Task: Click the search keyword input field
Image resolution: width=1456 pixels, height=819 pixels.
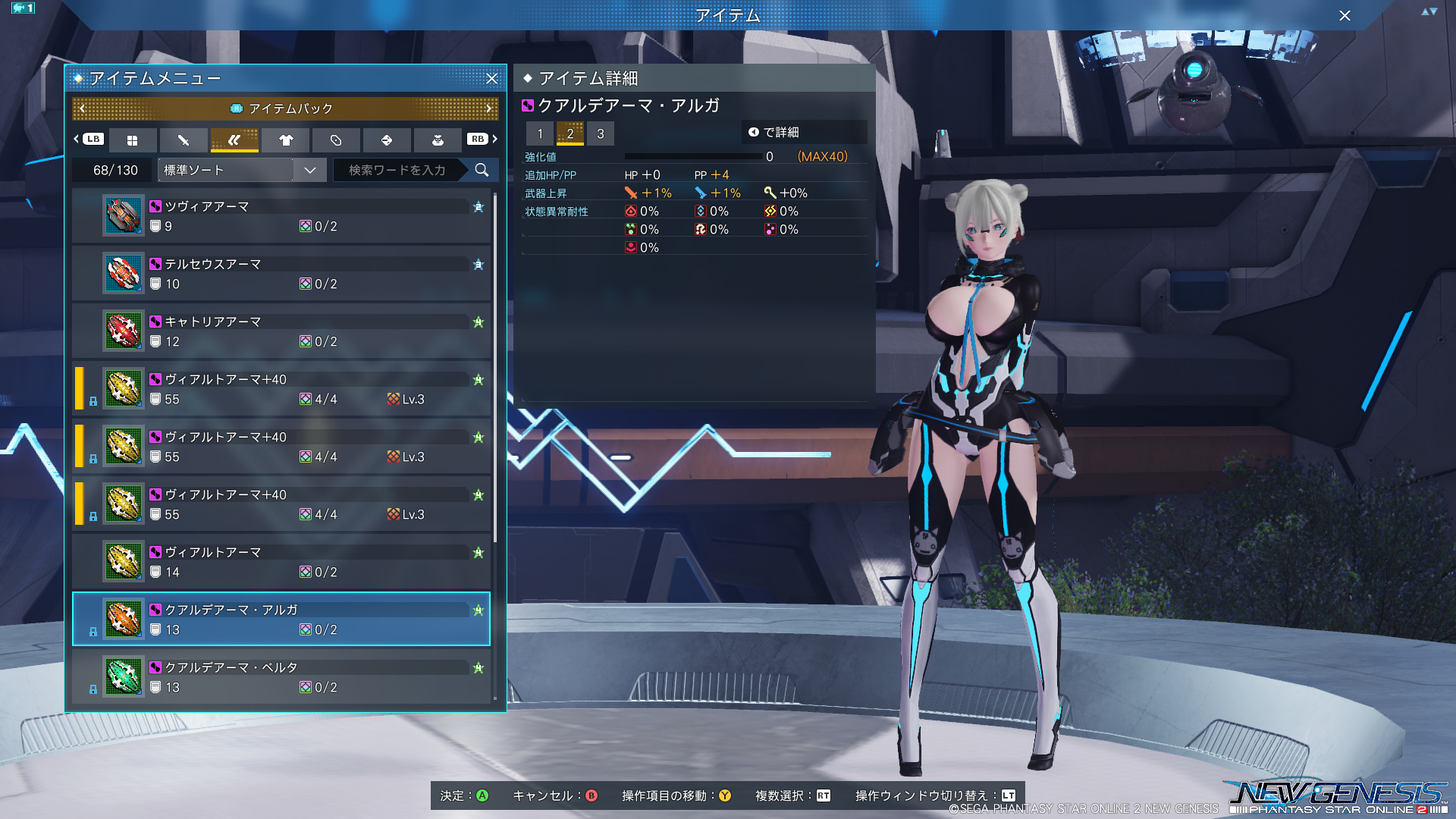Action: (397, 170)
